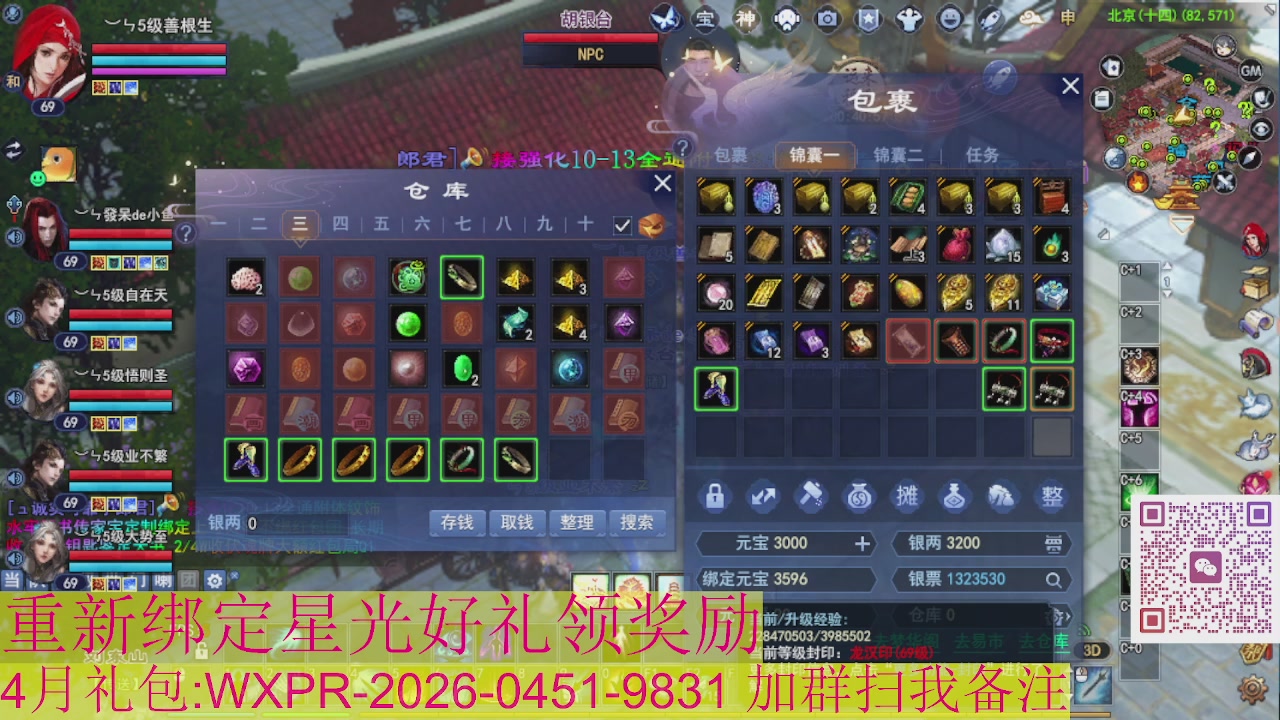Click the hammer (smash item) icon in bag

812,497
